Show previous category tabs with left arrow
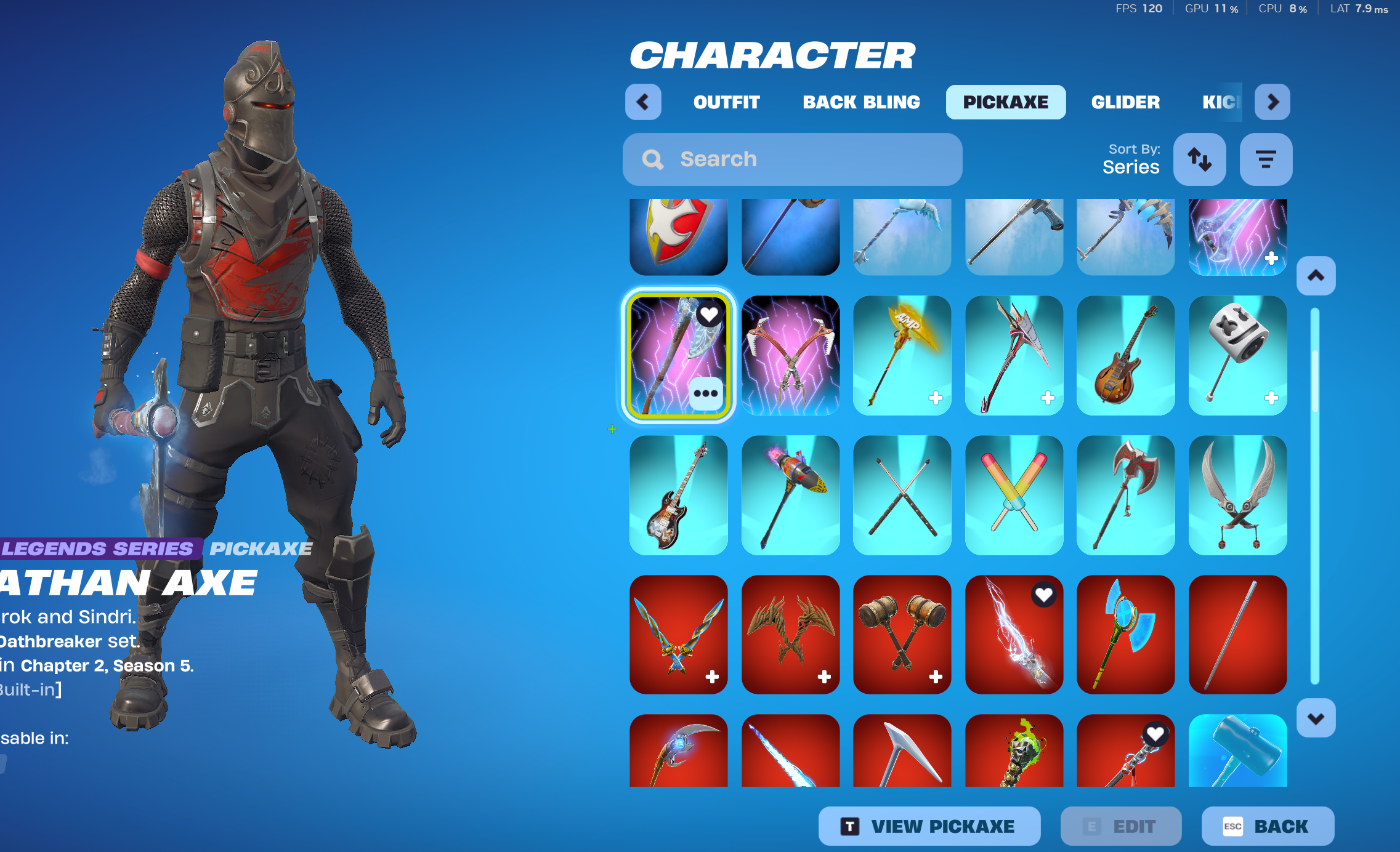The image size is (1400, 852). [643, 102]
